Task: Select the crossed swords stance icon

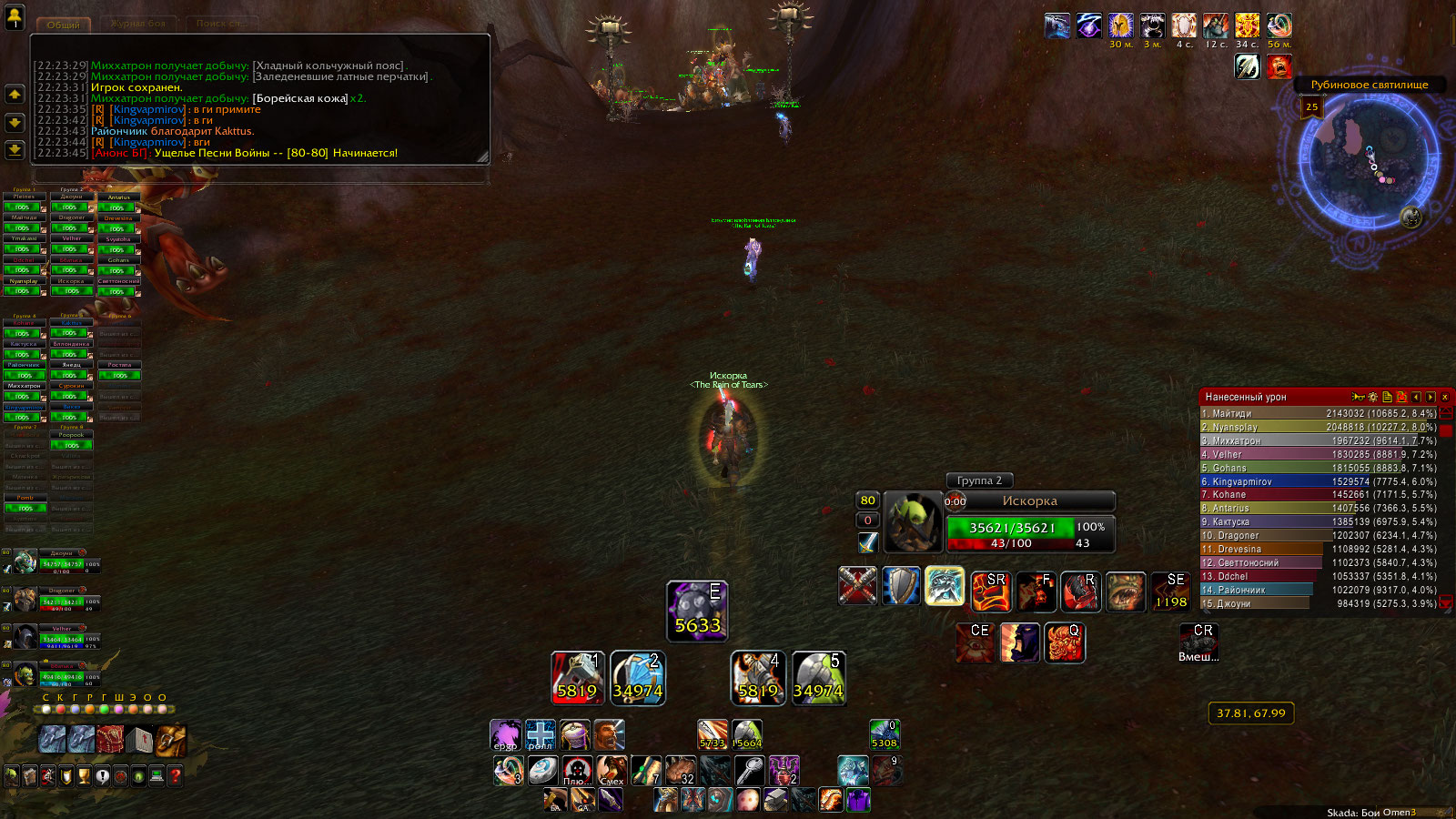Action: pyautogui.click(x=857, y=586)
